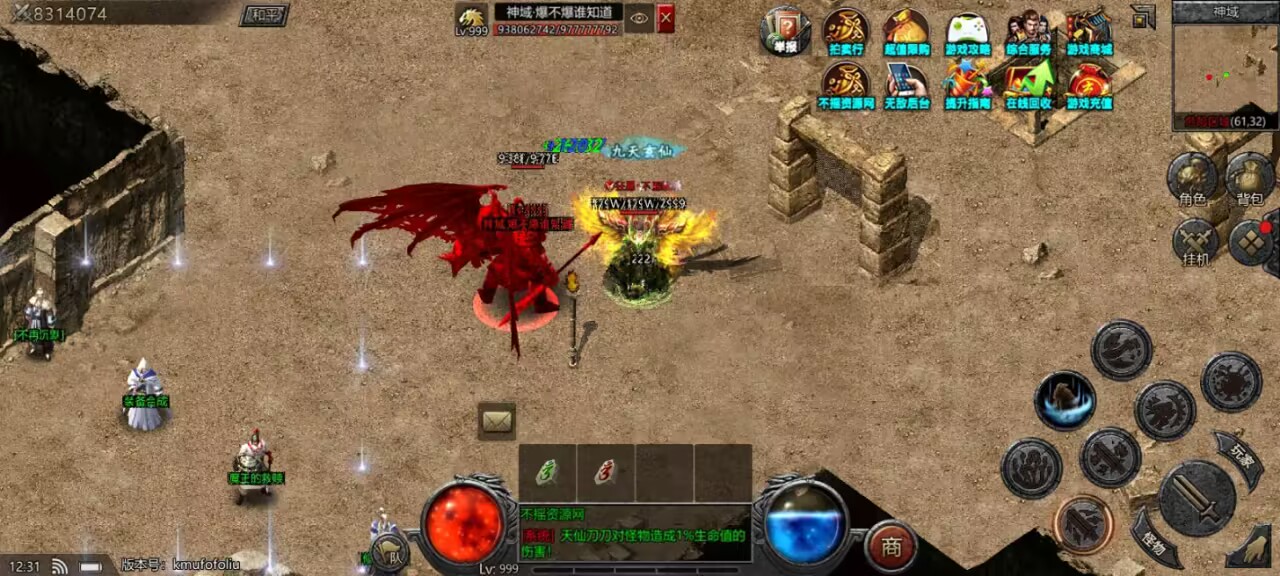Open the 背包 backpack
Image resolution: width=1280 pixels, height=576 pixels.
coord(1250,178)
